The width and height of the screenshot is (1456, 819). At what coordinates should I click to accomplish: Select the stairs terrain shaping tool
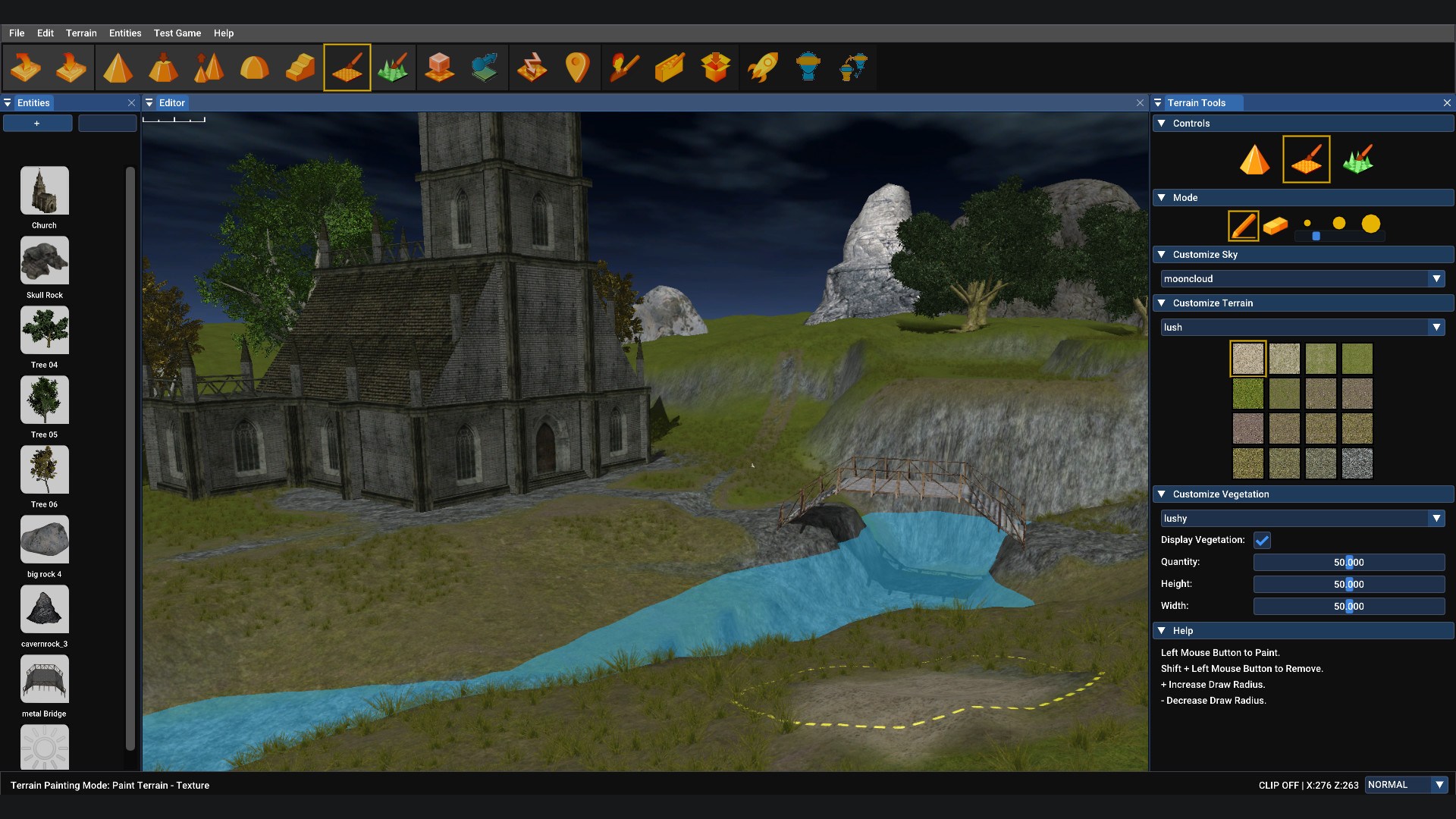click(x=300, y=67)
